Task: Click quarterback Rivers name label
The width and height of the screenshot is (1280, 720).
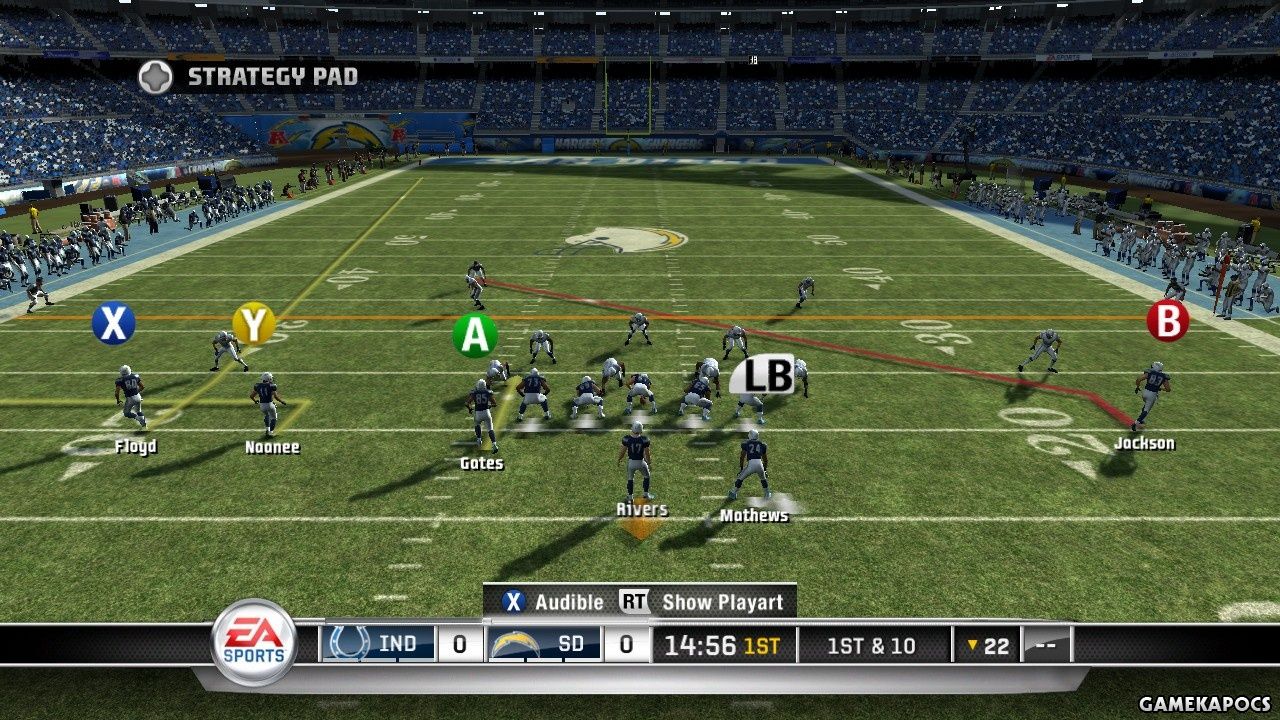Action: 641,510
